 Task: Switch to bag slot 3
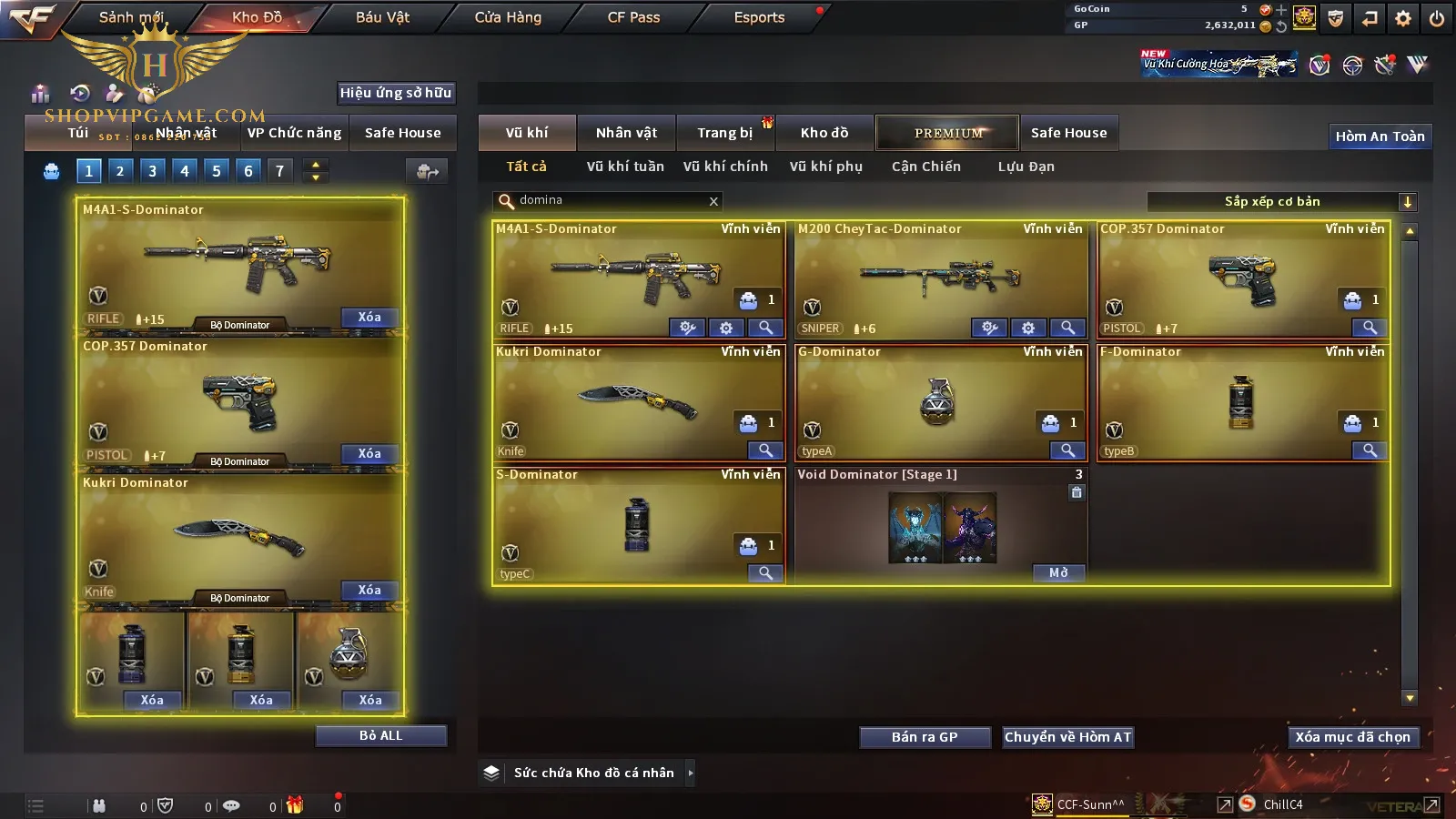(x=152, y=170)
